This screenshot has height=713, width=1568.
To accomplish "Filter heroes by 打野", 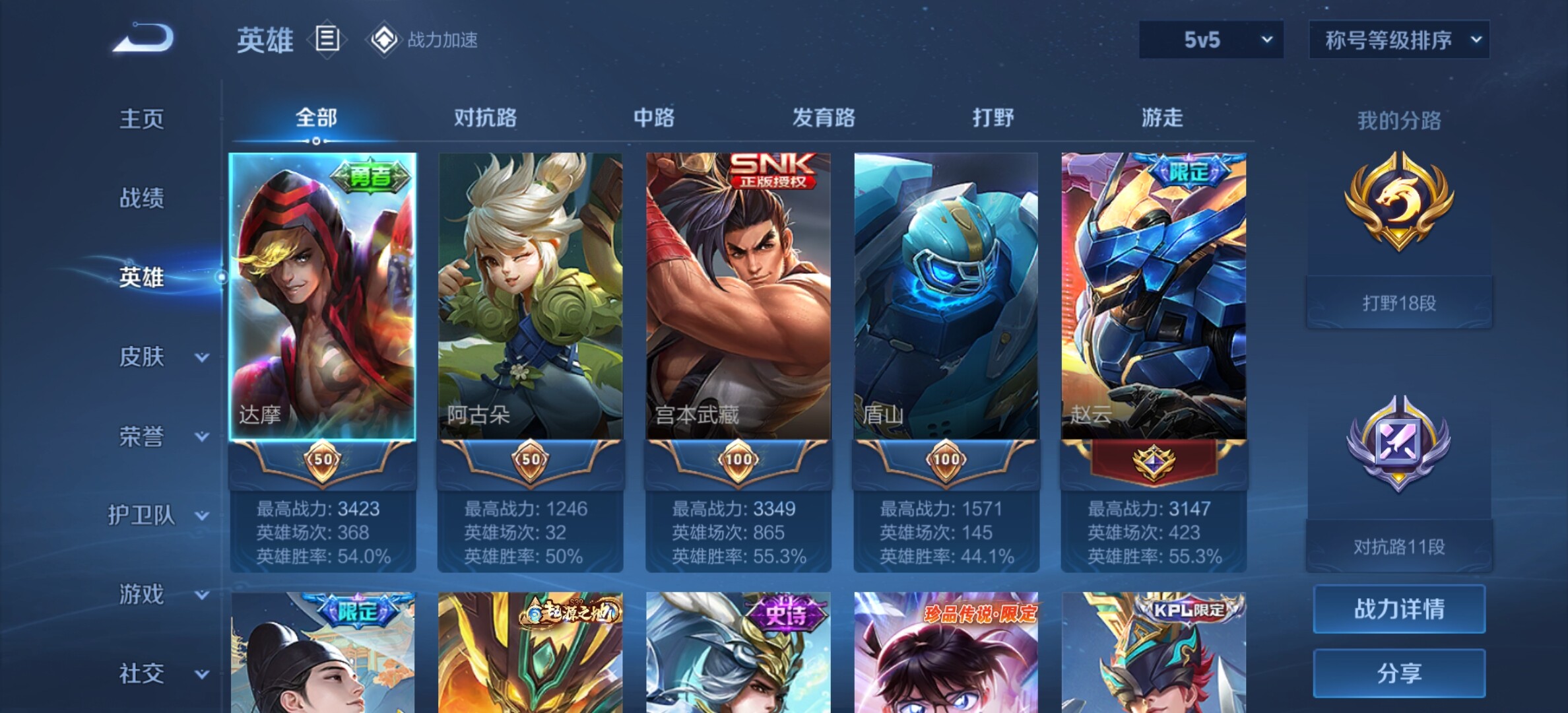I will [x=993, y=118].
